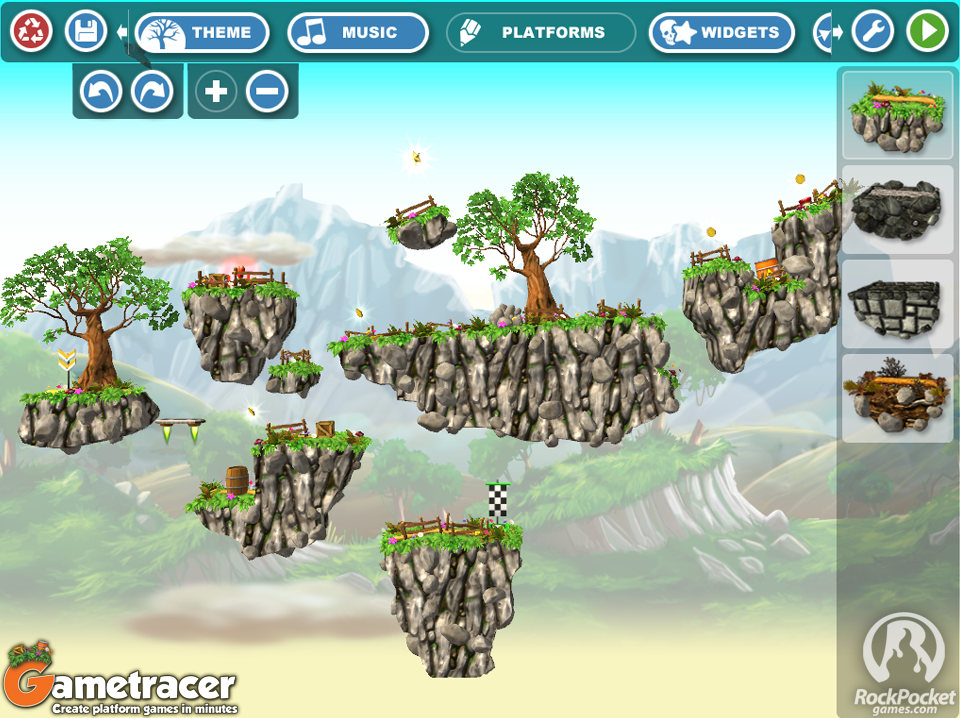Visit the RockPocket games logo link

[904, 662]
